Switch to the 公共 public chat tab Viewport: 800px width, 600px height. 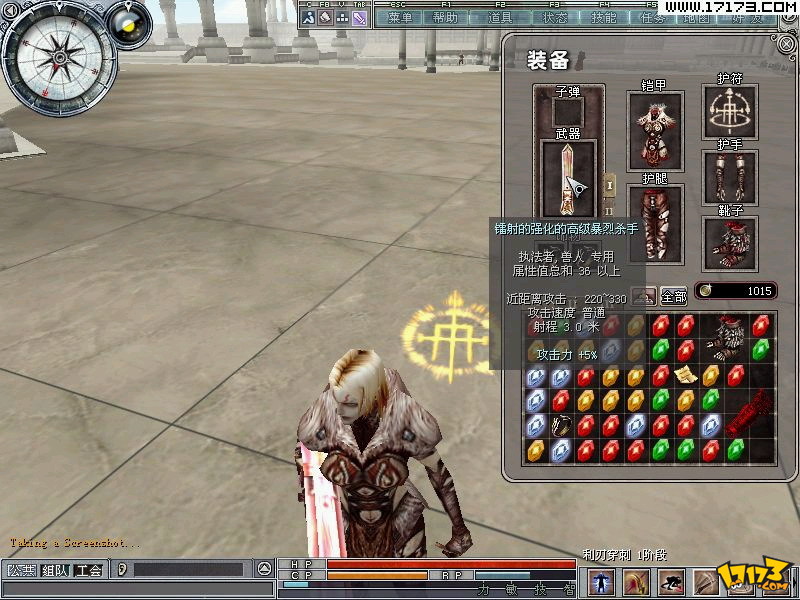point(20,570)
